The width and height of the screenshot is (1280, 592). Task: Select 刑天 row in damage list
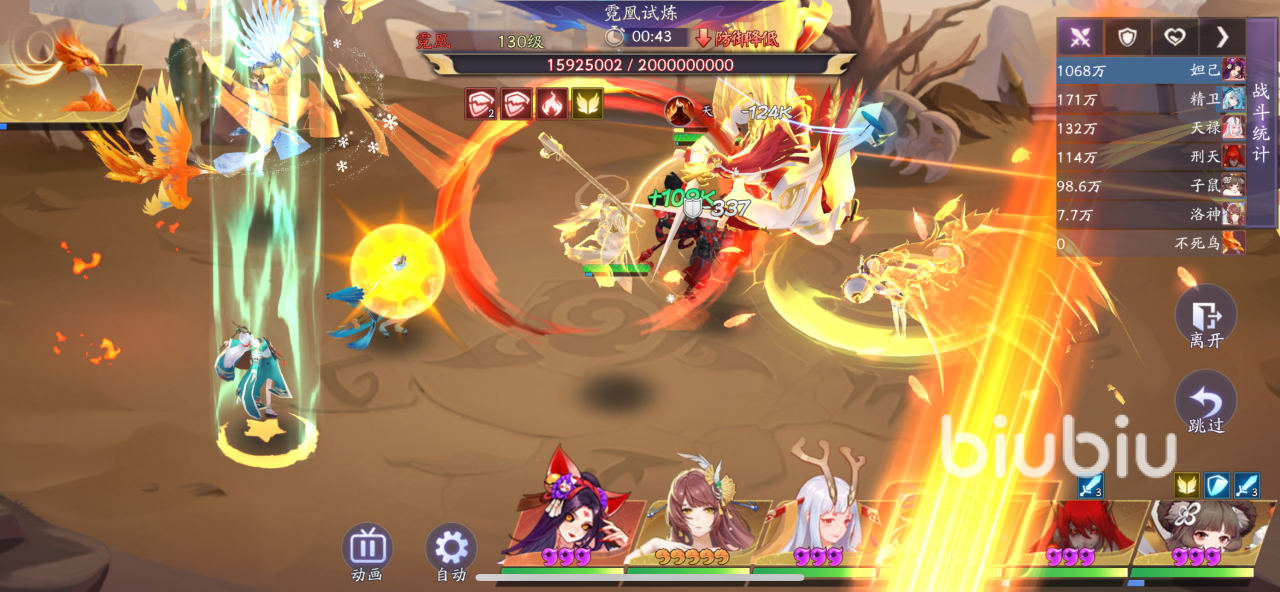click(x=1150, y=156)
